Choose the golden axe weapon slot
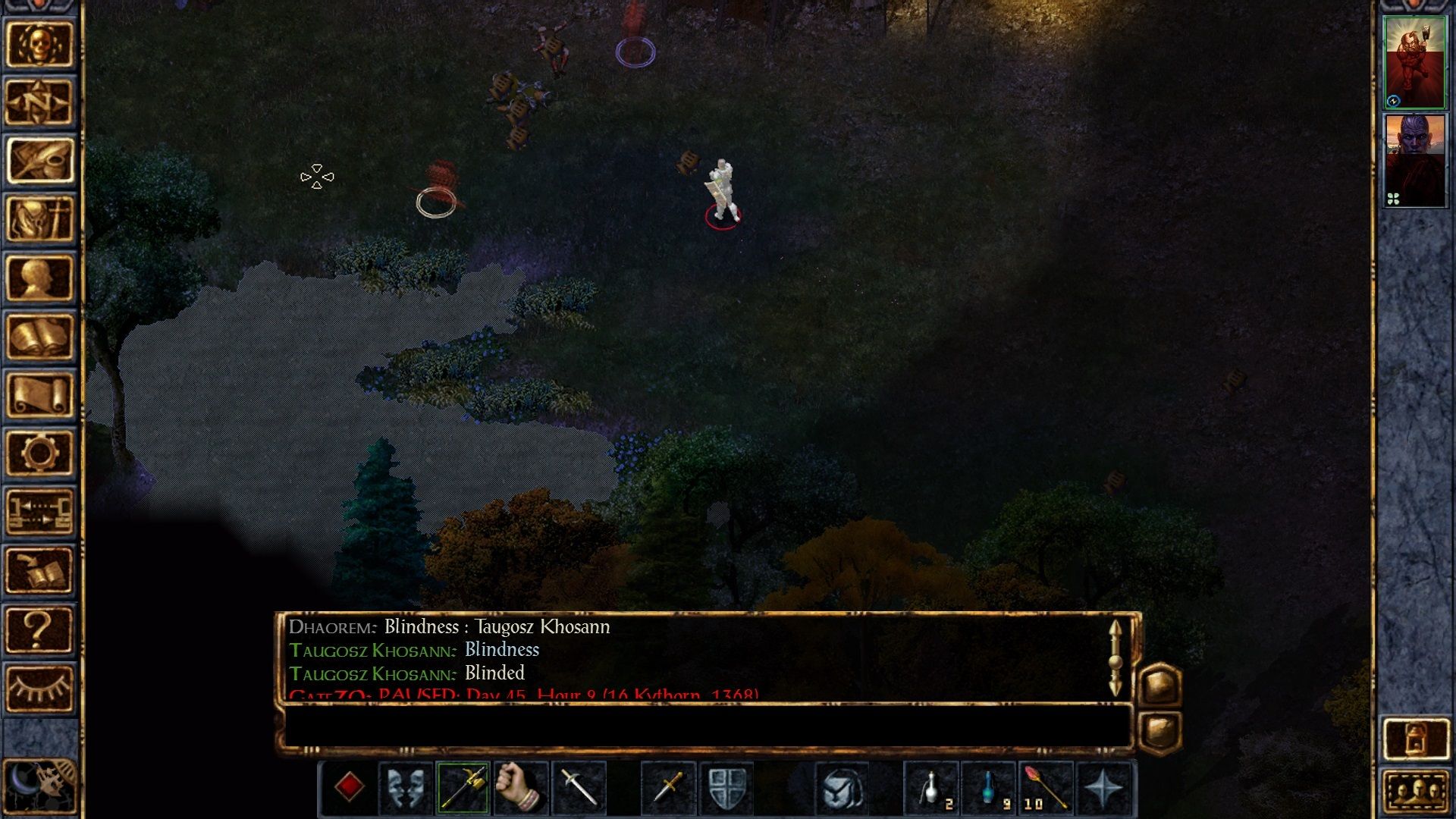Screen dimensions: 1456x819 [463, 788]
